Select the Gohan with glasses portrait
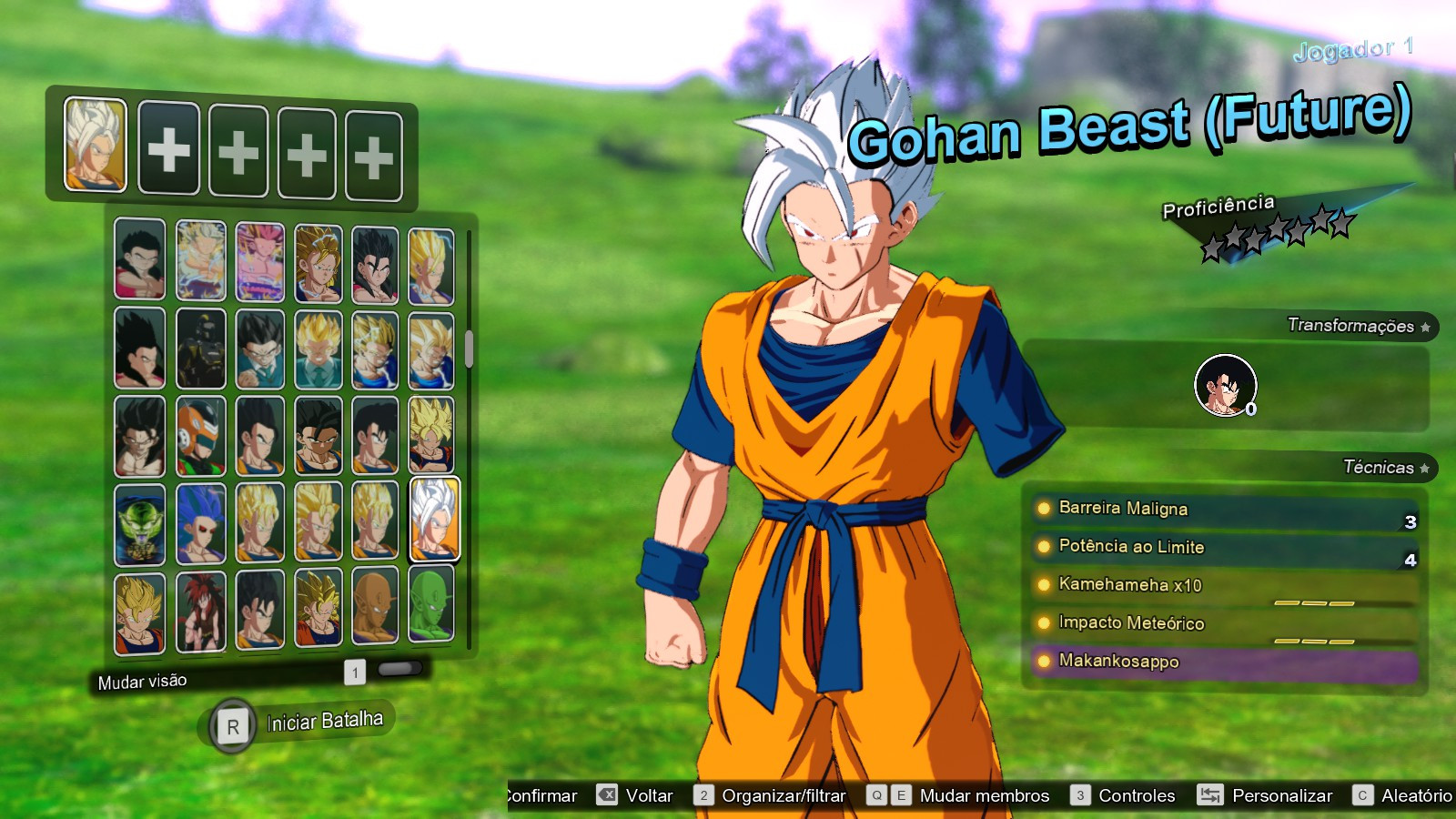Image resolution: width=1456 pixels, height=819 pixels. [259, 349]
